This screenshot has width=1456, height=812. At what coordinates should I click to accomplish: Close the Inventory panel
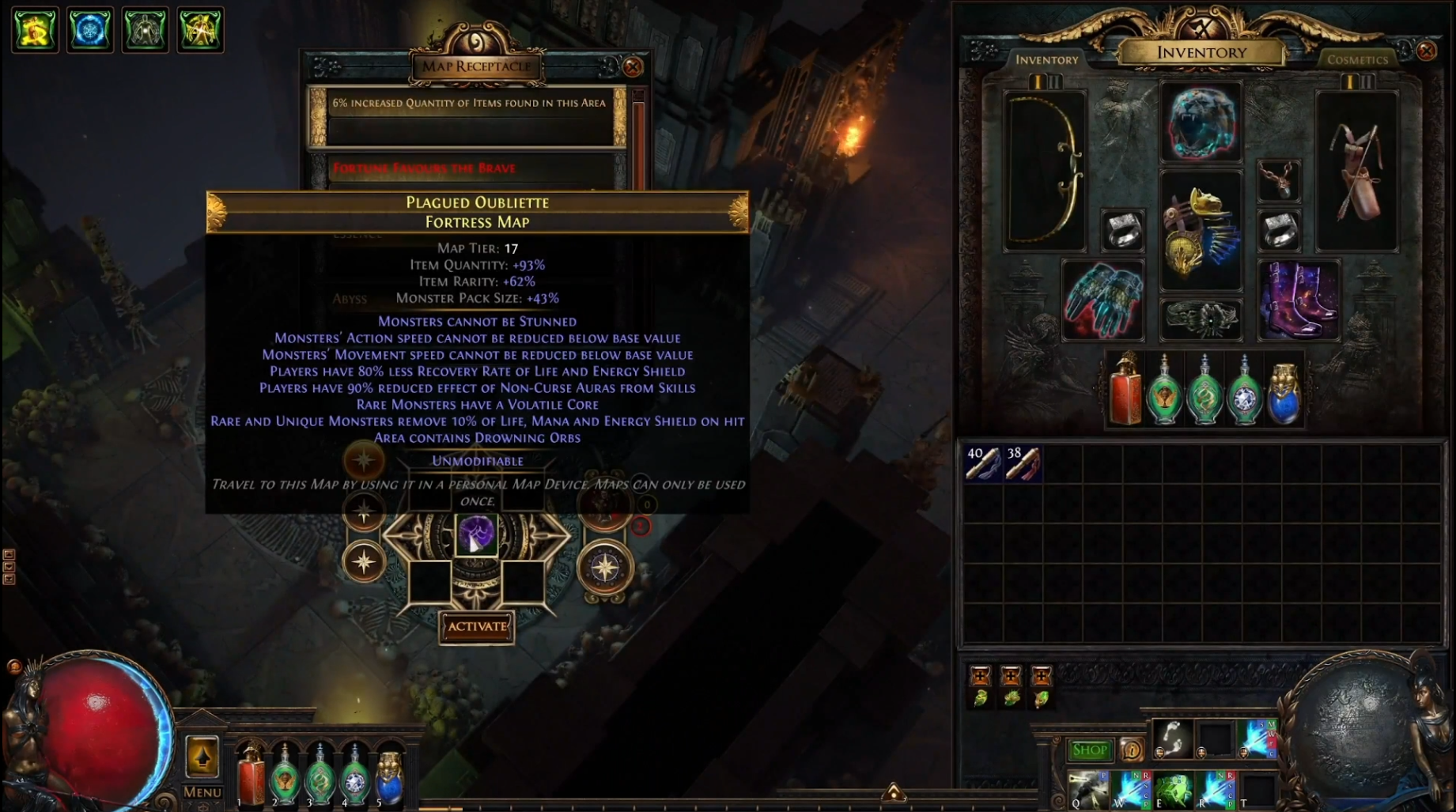point(1426,51)
